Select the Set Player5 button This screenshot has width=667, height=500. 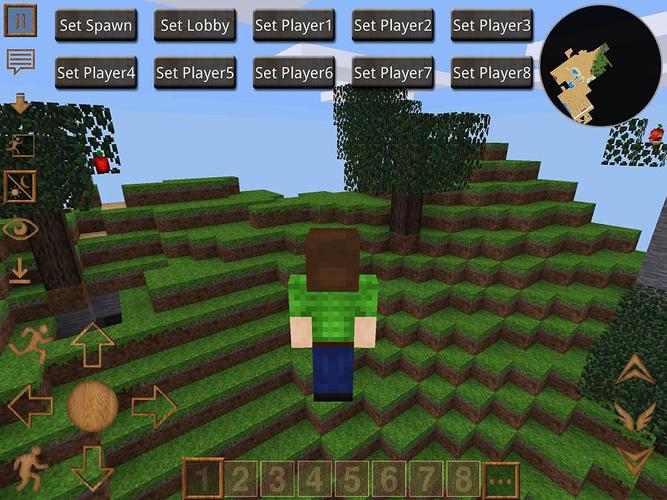point(194,72)
